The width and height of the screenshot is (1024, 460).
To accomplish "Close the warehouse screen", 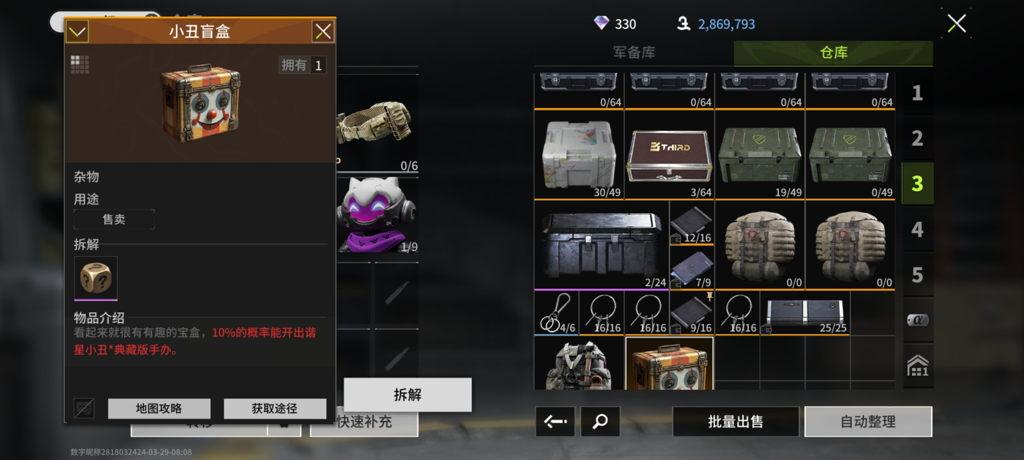I will pos(956,24).
